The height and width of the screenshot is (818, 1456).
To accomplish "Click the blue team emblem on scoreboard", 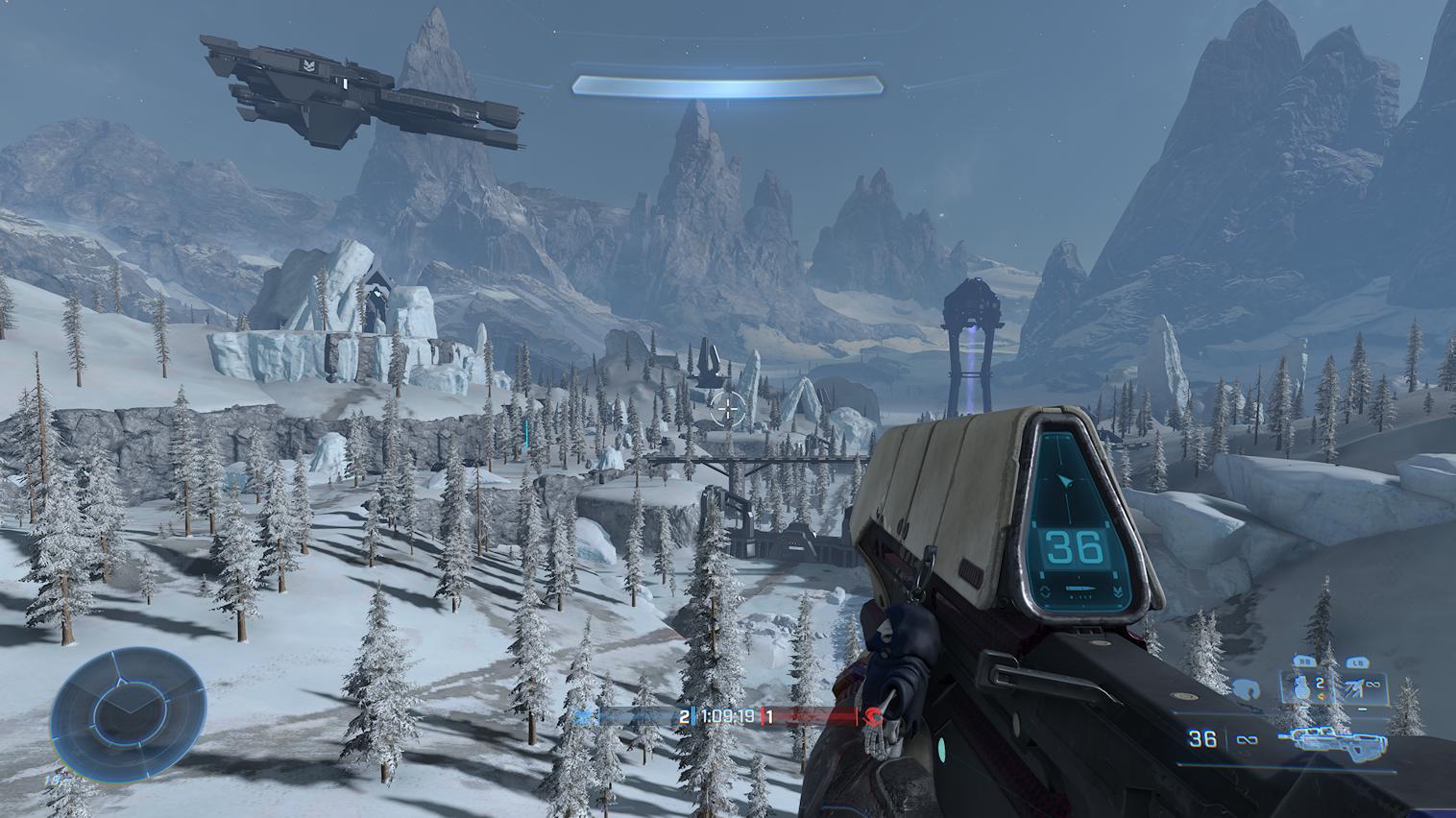I will [x=582, y=716].
